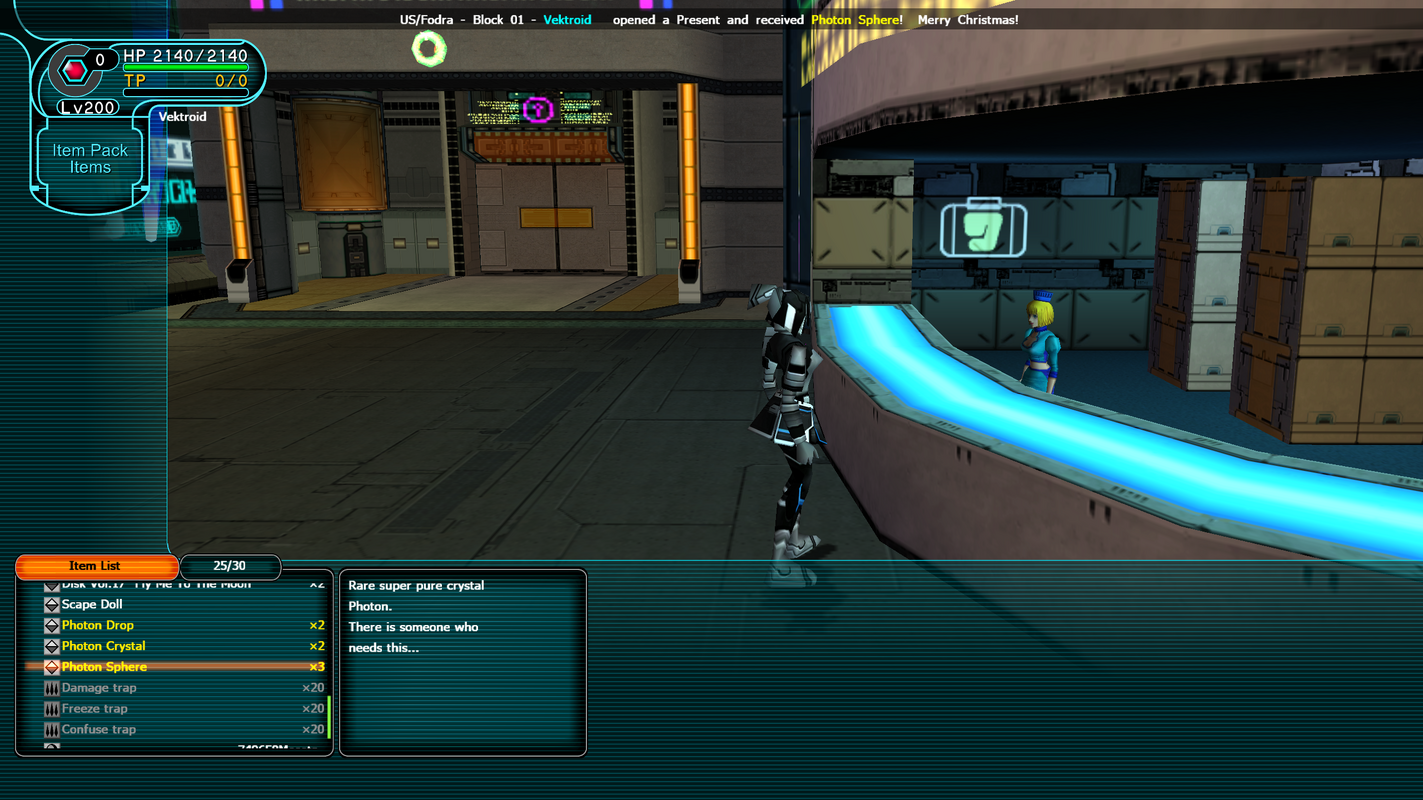
Task: Click the music disk icon beside Disk Vol.17
Action: click(x=51, y=583)
